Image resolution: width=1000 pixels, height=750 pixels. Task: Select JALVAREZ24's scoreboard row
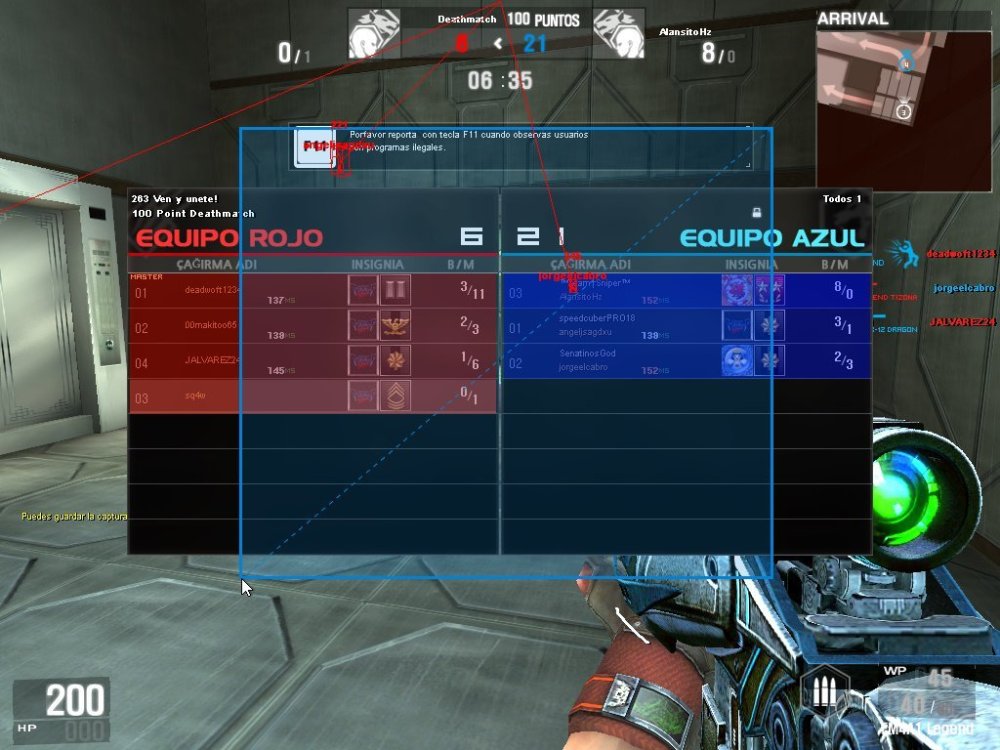pos(313,361)
